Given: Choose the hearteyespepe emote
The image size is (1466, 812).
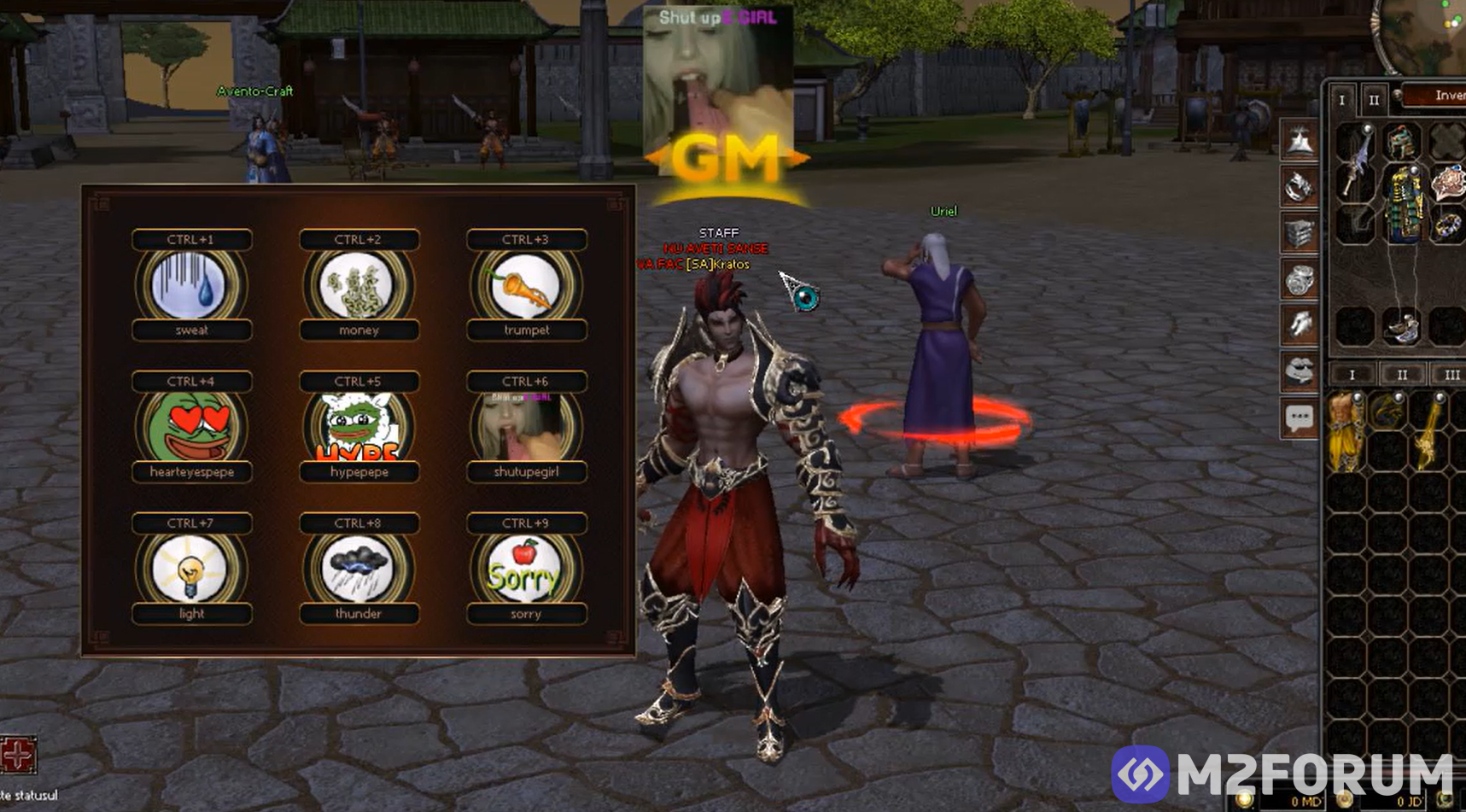Looking at the screenshot, I should coord(191,428).
